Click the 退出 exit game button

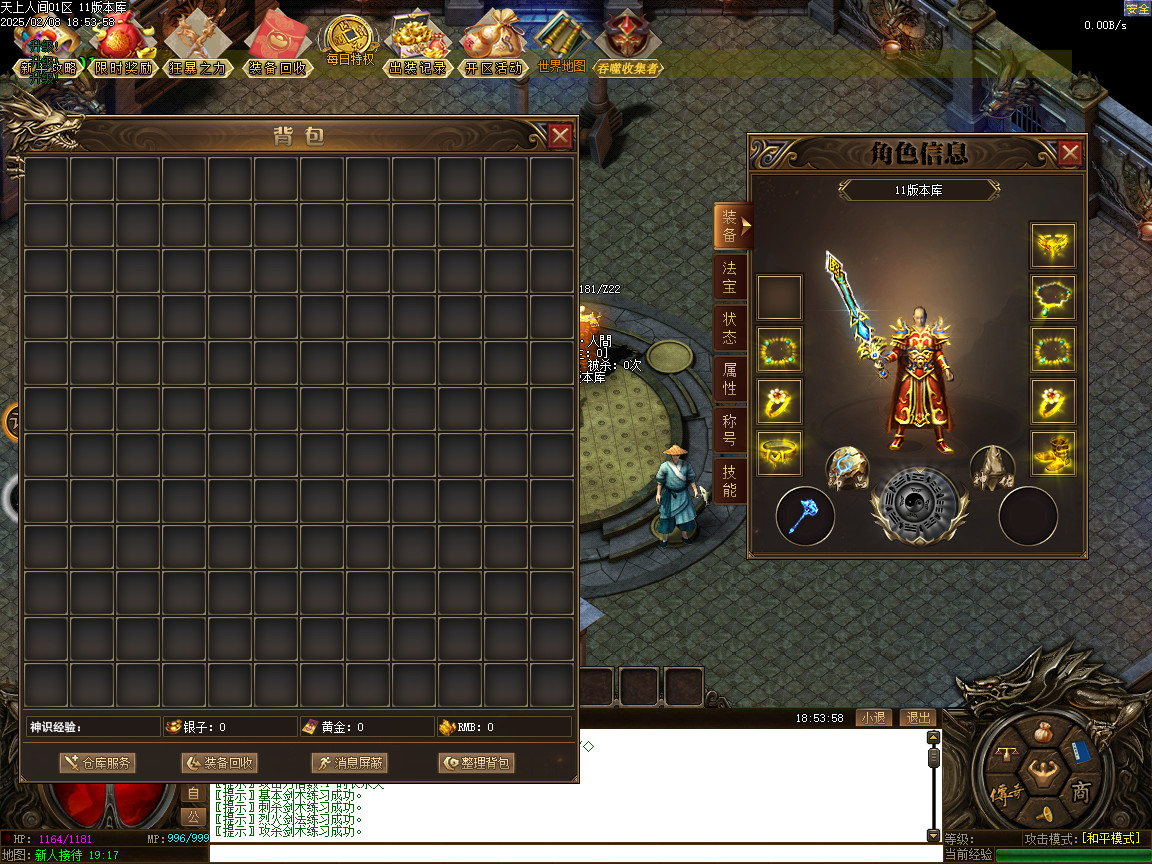click(917, 718)
